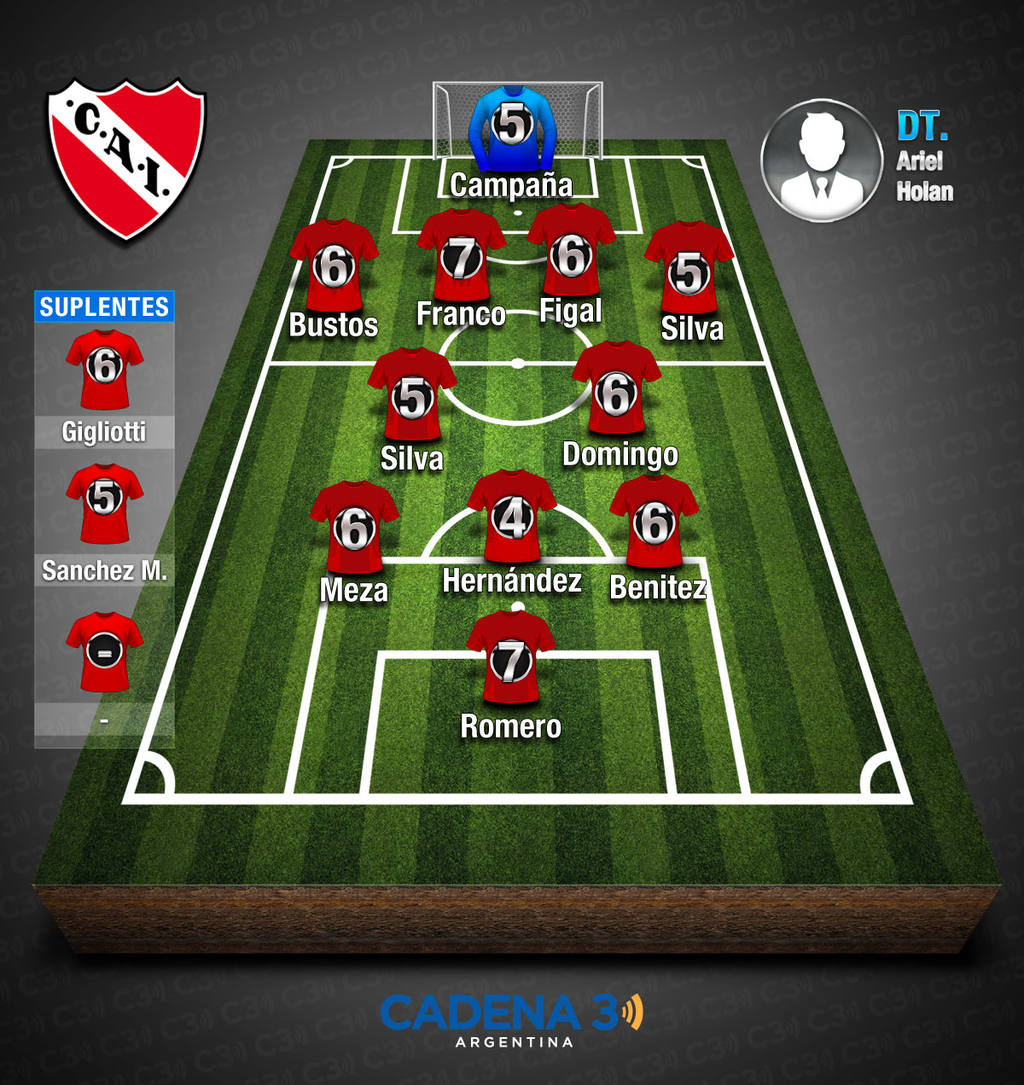Open the Suplentes panel header

coord(104,307)
